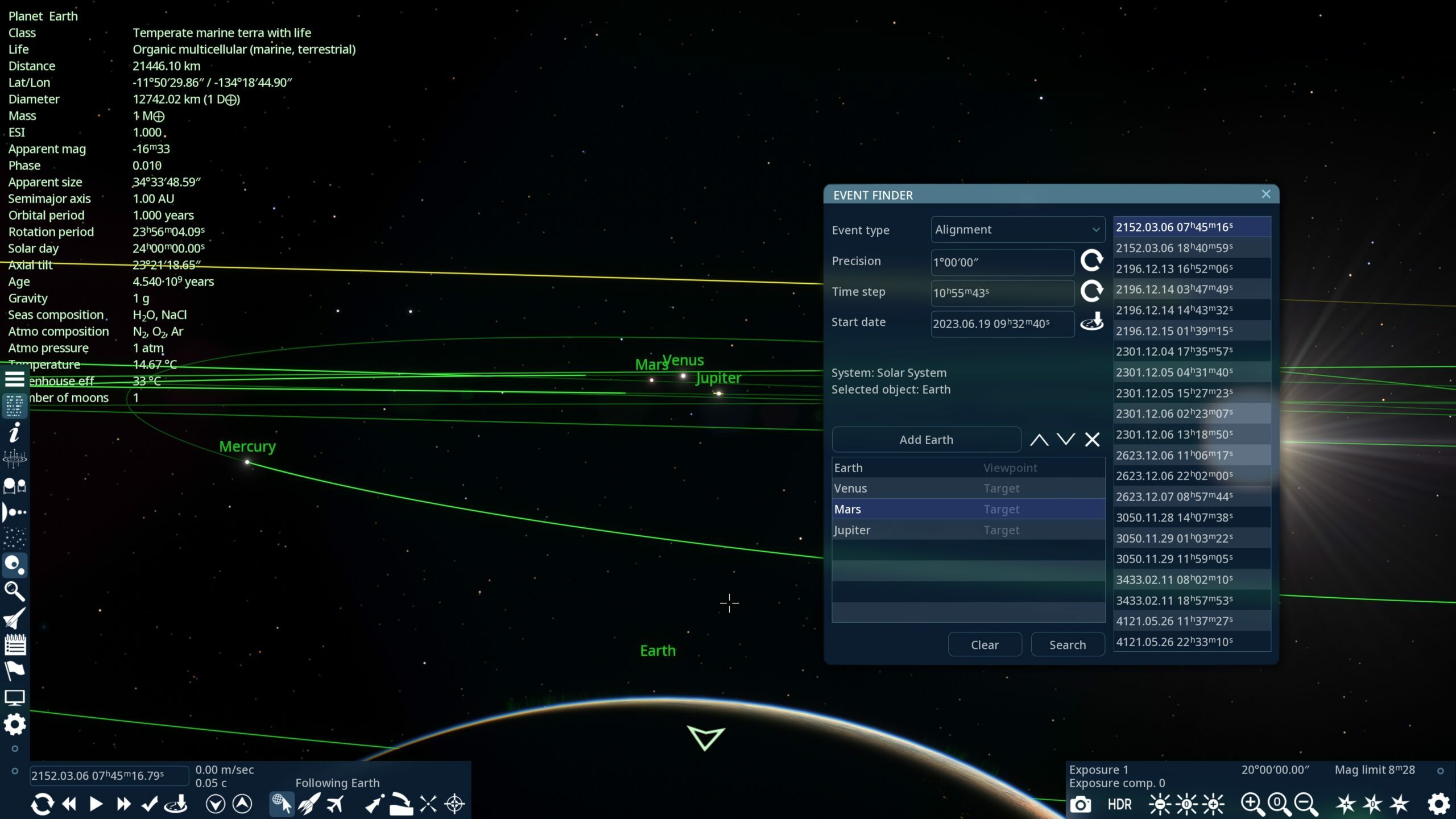Viewport: 1456px width, 819px height.
Task: Switch to aircraft flight mode
Action: 336,804
